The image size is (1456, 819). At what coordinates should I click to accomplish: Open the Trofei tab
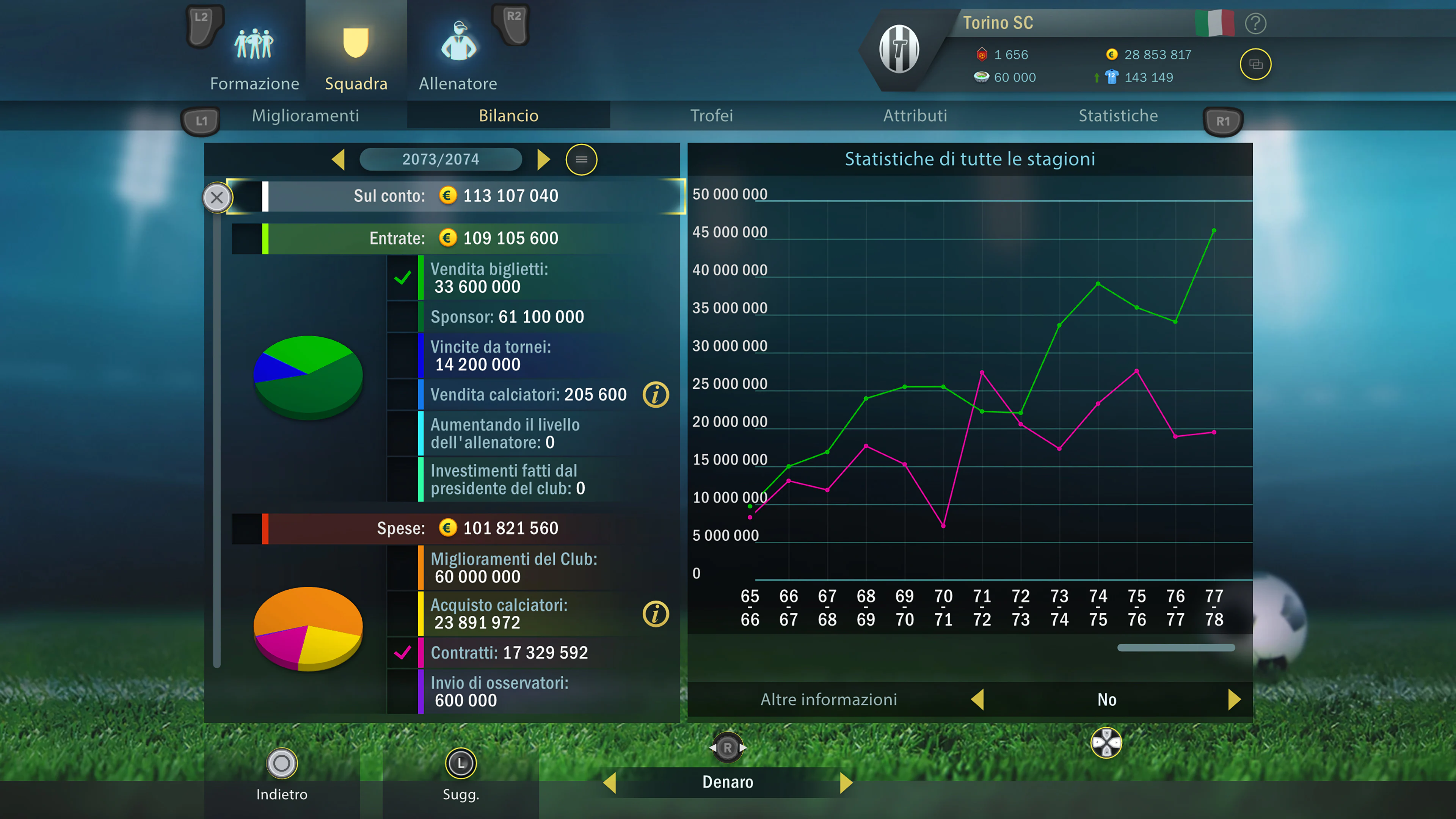click(x=712, y=116)
